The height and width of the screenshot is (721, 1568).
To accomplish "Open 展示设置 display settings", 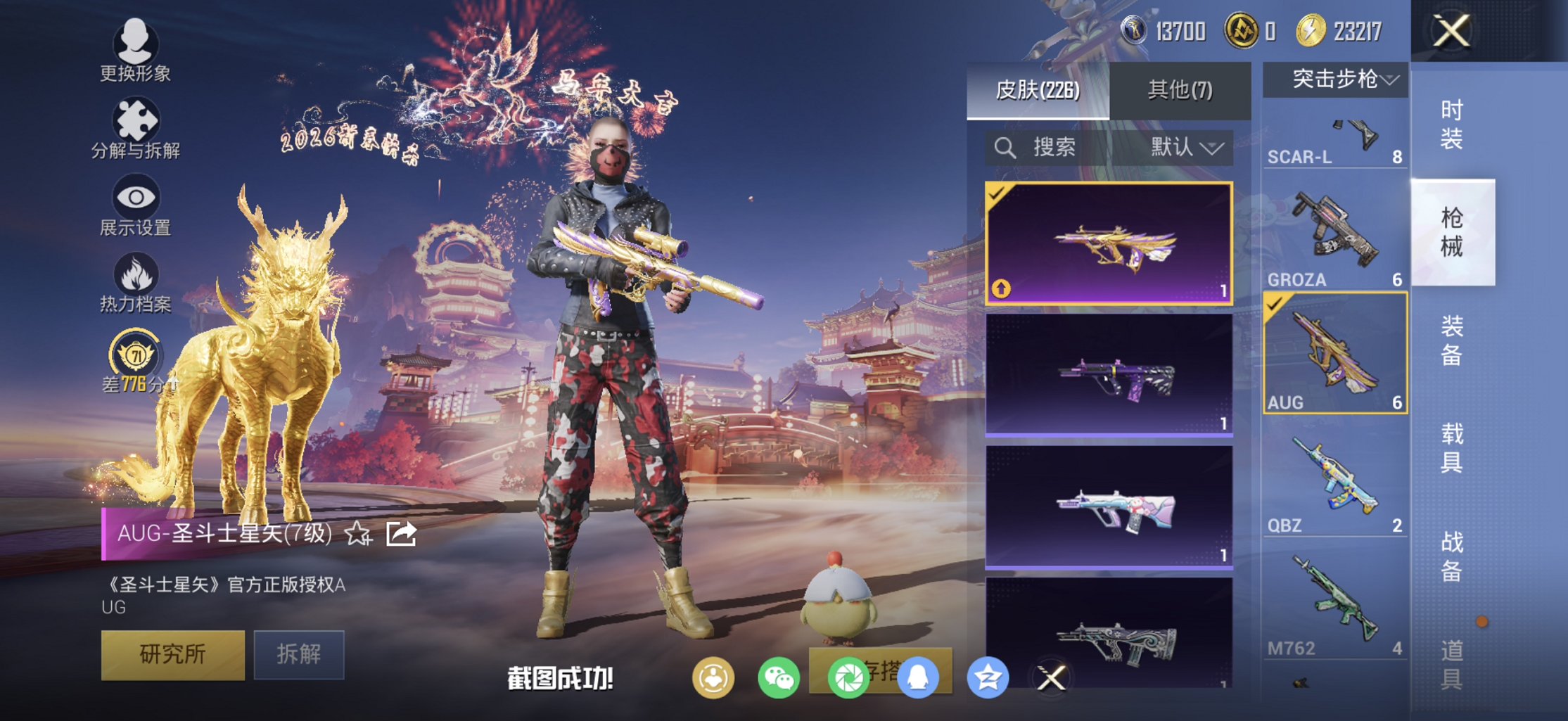I will tap(135, 207).
